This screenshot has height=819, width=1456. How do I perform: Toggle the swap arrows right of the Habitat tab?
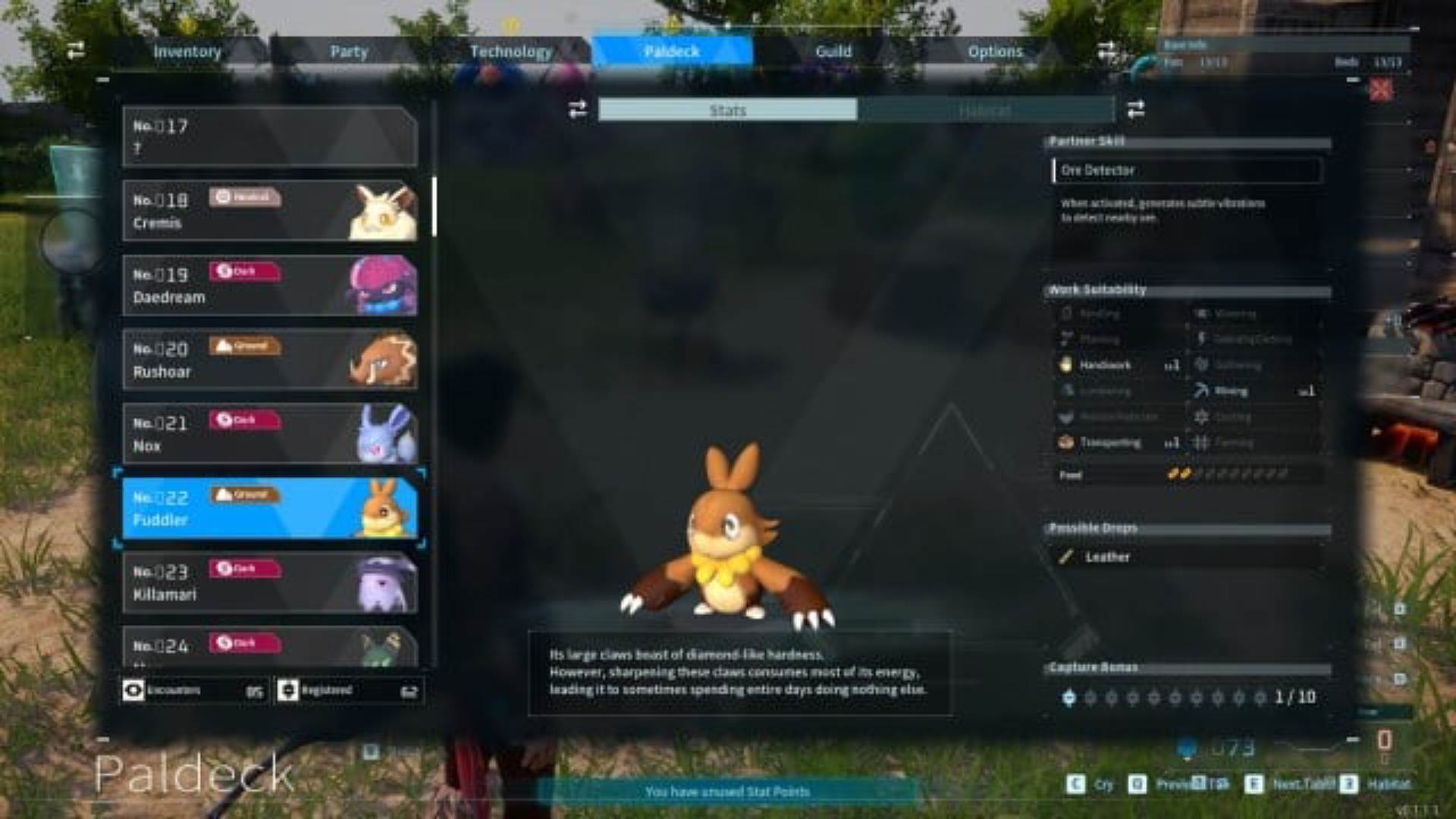pyautogui.click(x=1135, y=109)
